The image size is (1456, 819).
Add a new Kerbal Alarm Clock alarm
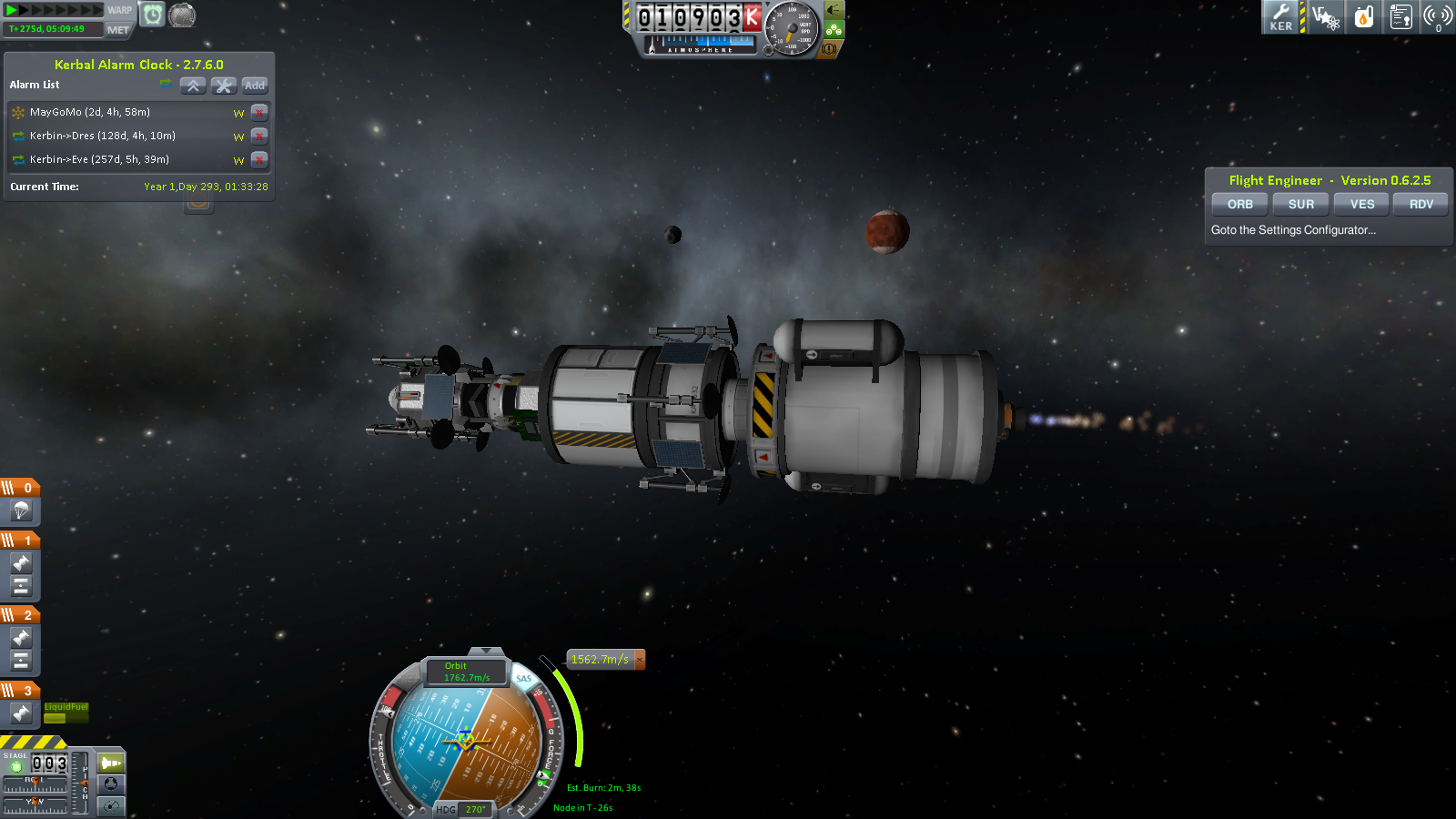coord(255,86)
